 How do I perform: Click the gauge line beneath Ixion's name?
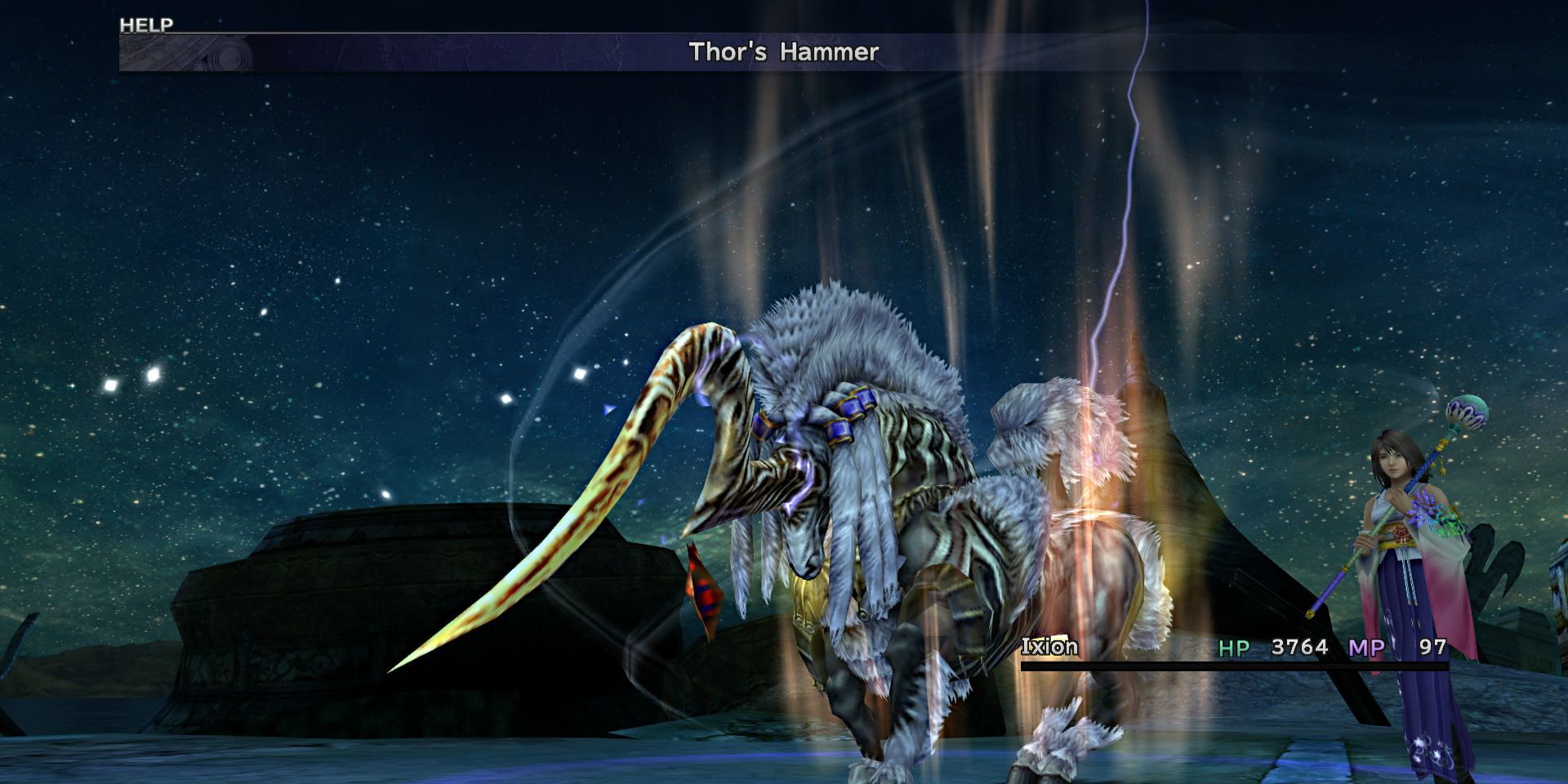click(1184, 667)
